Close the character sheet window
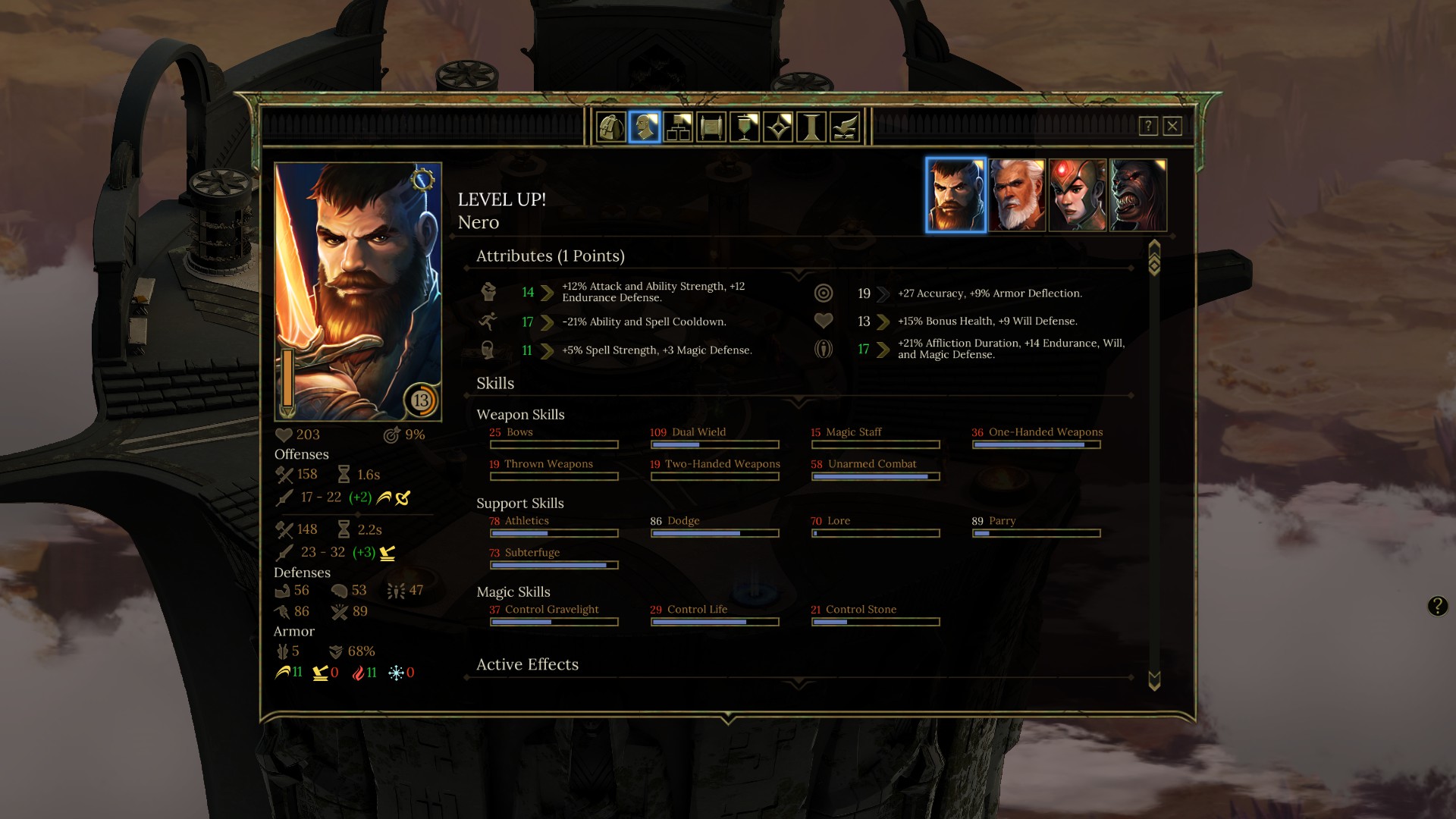 (1172, 126)
